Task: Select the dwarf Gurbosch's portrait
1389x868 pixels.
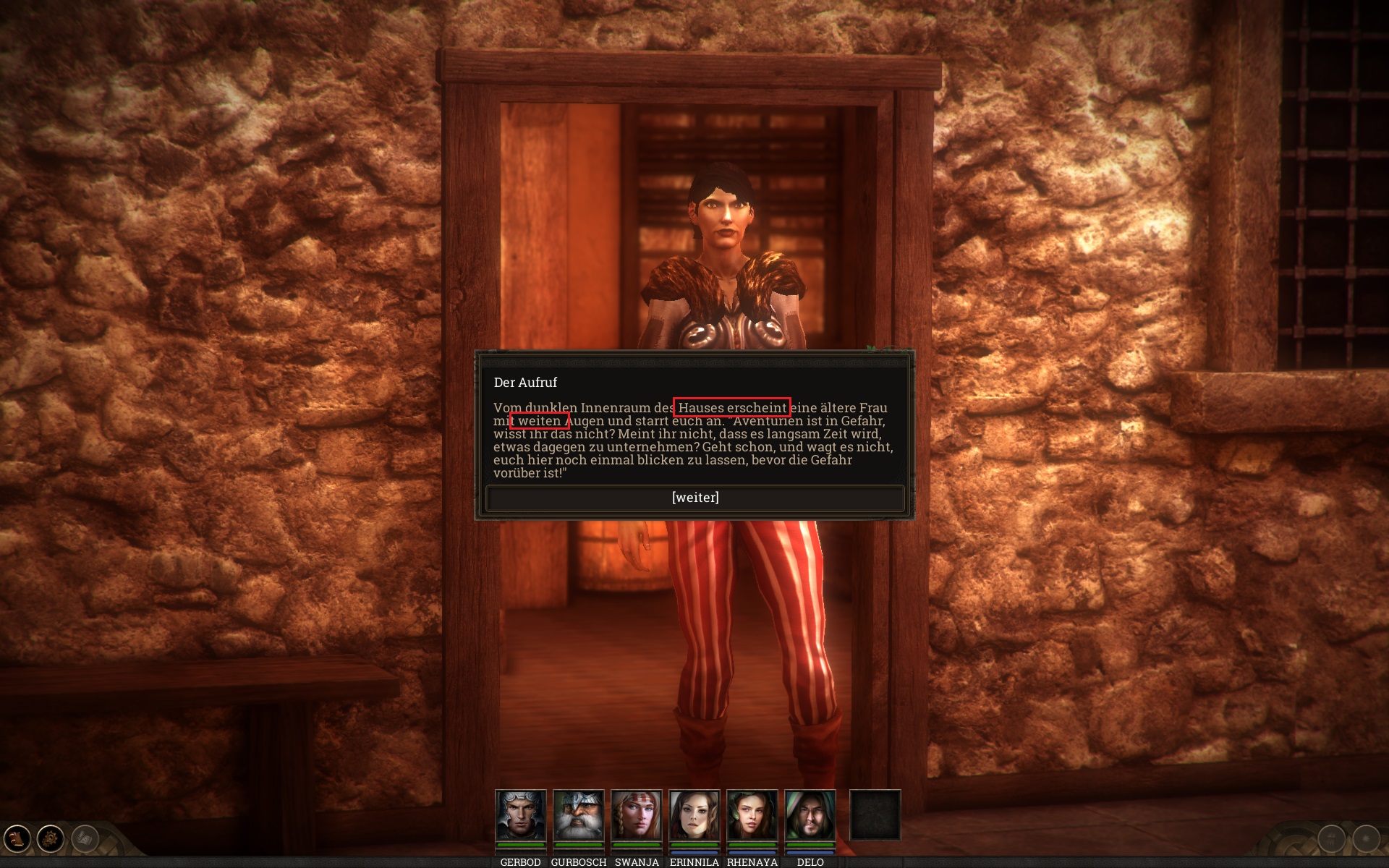Action: [x=578, y=815]
